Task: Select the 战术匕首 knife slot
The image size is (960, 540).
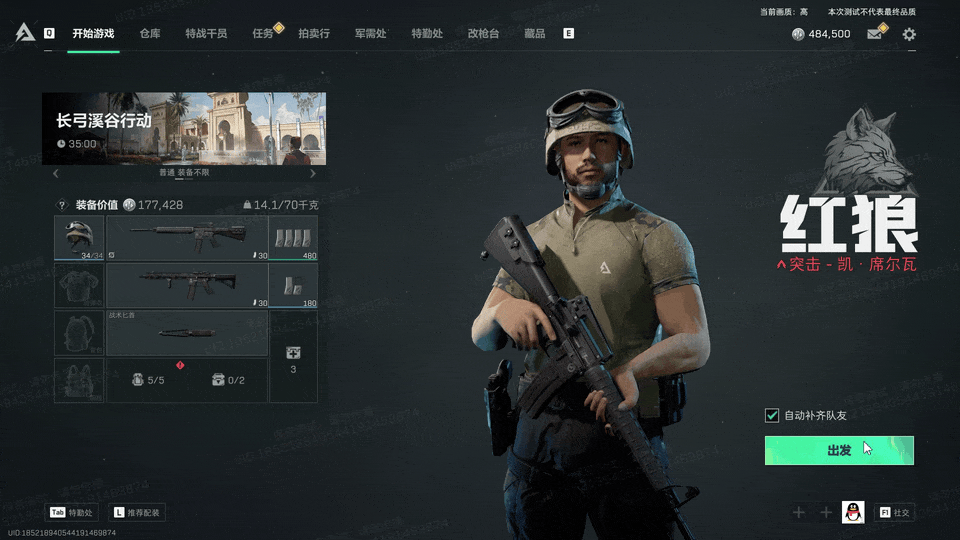Action: coord(187,333)
